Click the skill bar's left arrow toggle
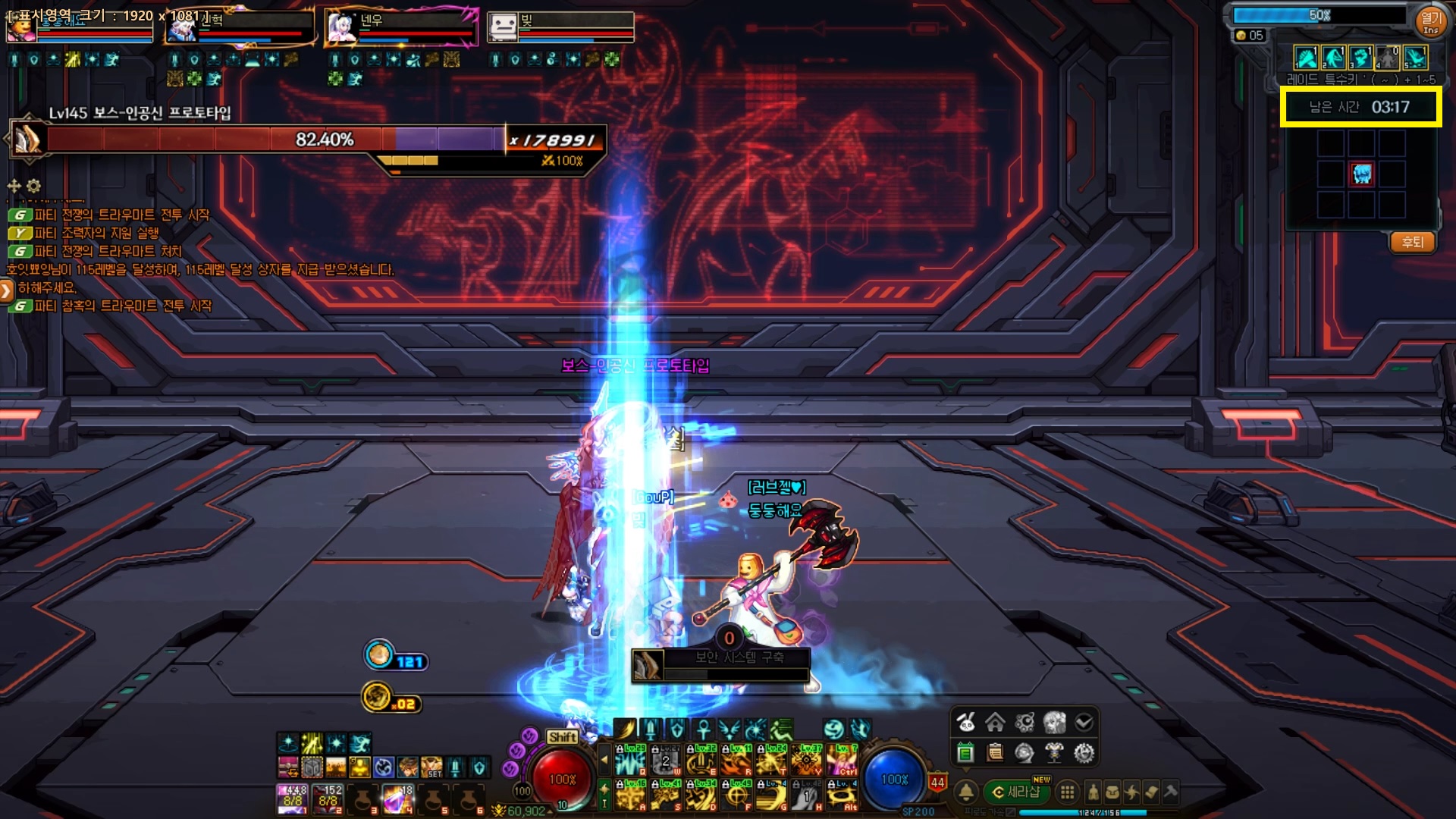The height and width of the screenshot is (819, 1456). click(604, 759)
